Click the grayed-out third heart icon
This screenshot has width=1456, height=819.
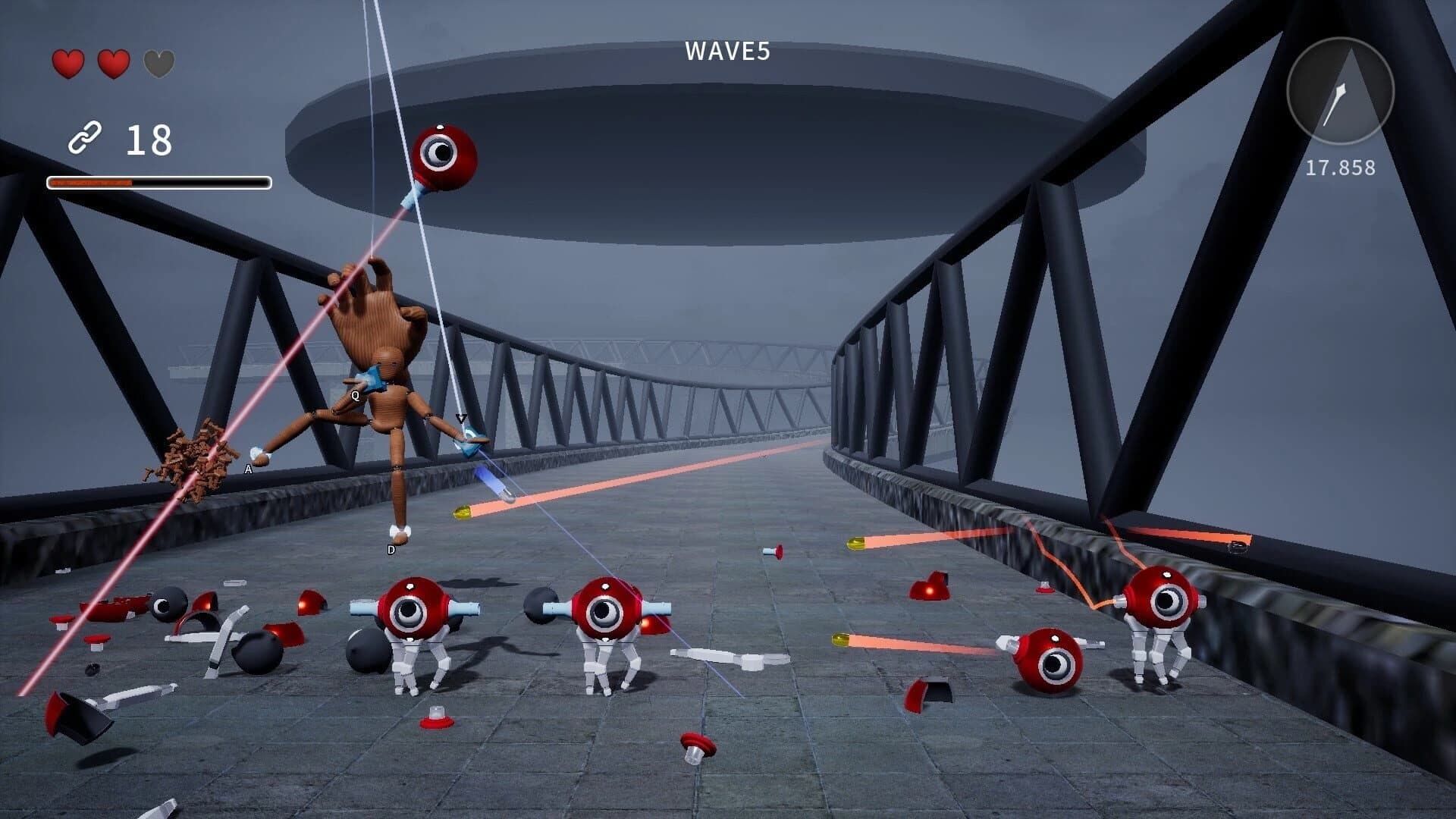pyautogui.click(x=158, y=64)
